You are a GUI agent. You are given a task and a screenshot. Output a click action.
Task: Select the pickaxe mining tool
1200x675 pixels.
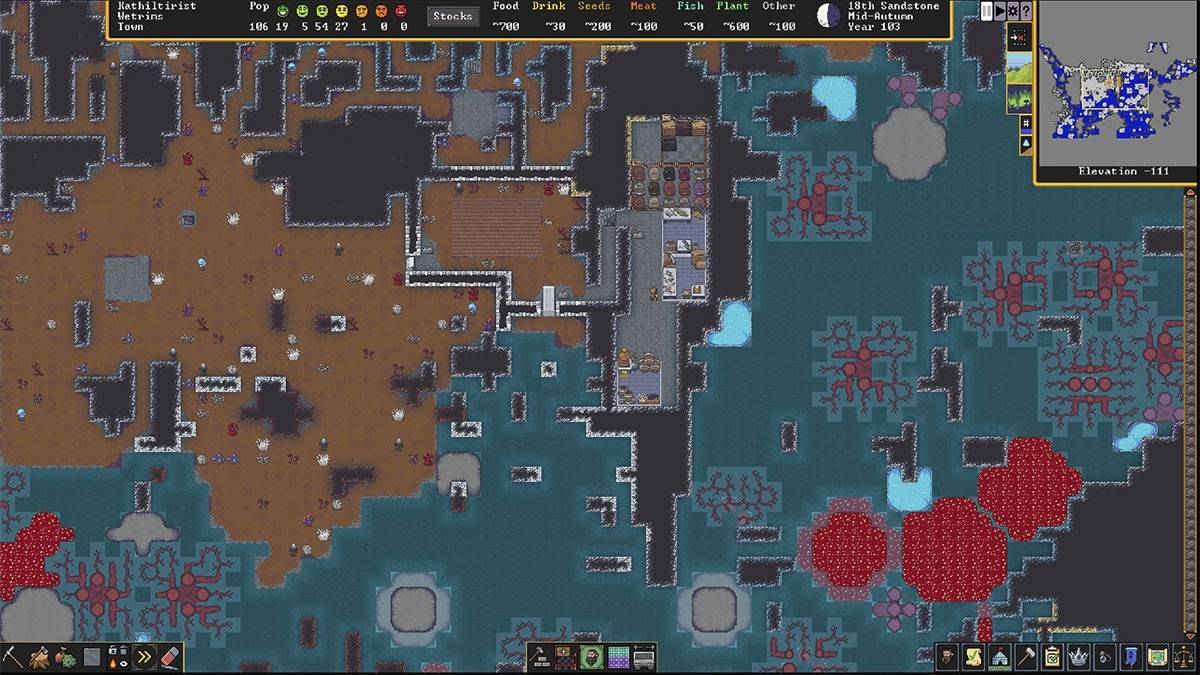tap(13, 657)
